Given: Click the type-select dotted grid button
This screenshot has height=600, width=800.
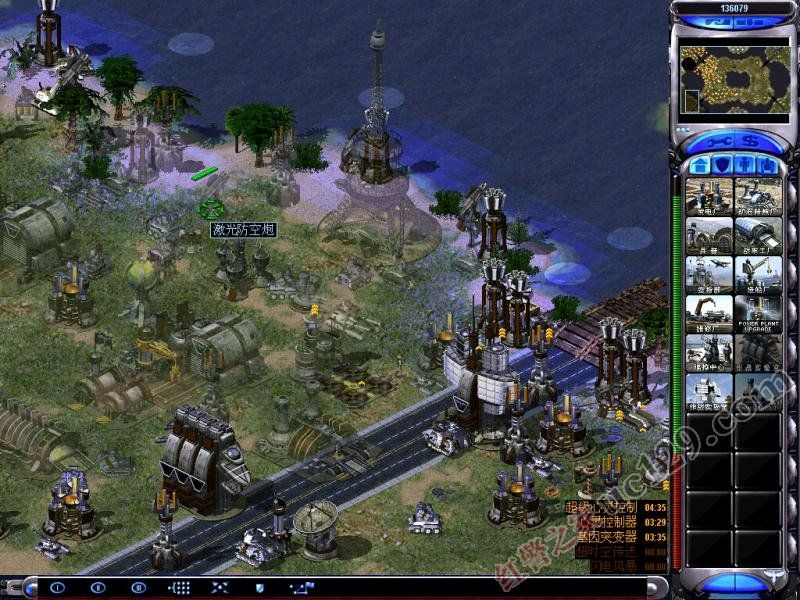Looking at the screenshot, I should click(180, 588).
